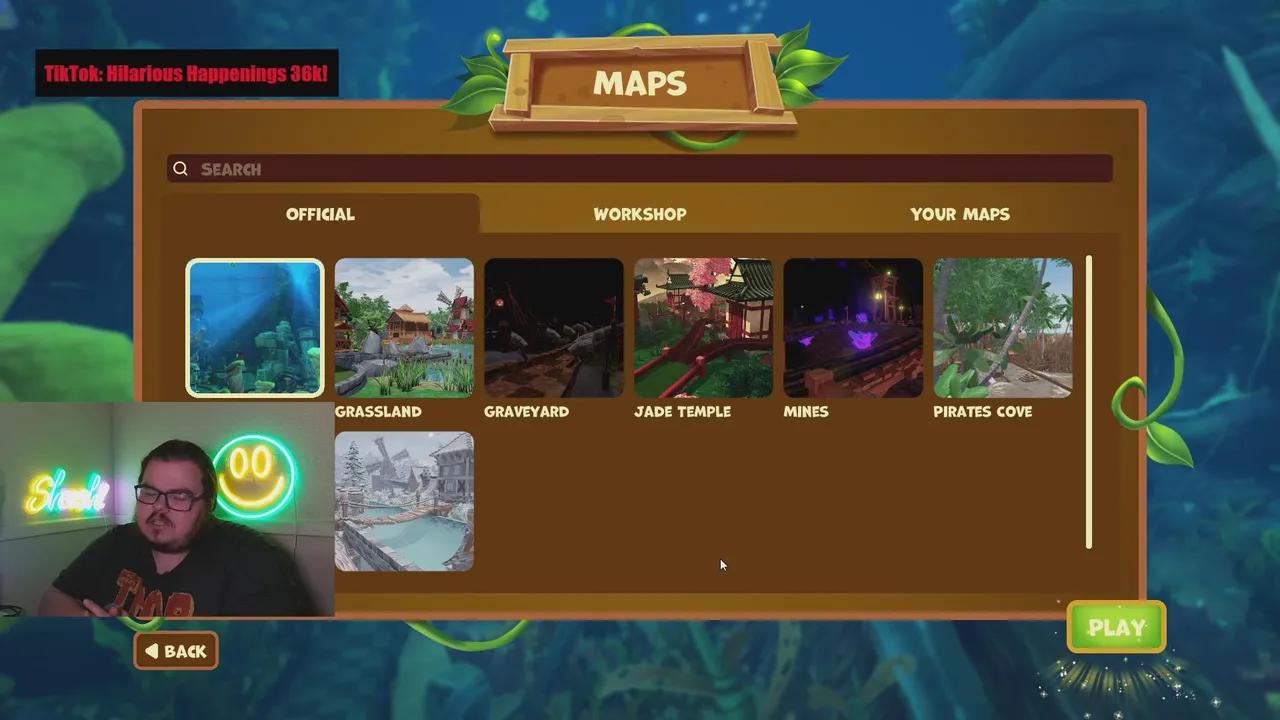Click the BACK button
The width and height of the screenshot is (1280, 720).
pos(176,651)
